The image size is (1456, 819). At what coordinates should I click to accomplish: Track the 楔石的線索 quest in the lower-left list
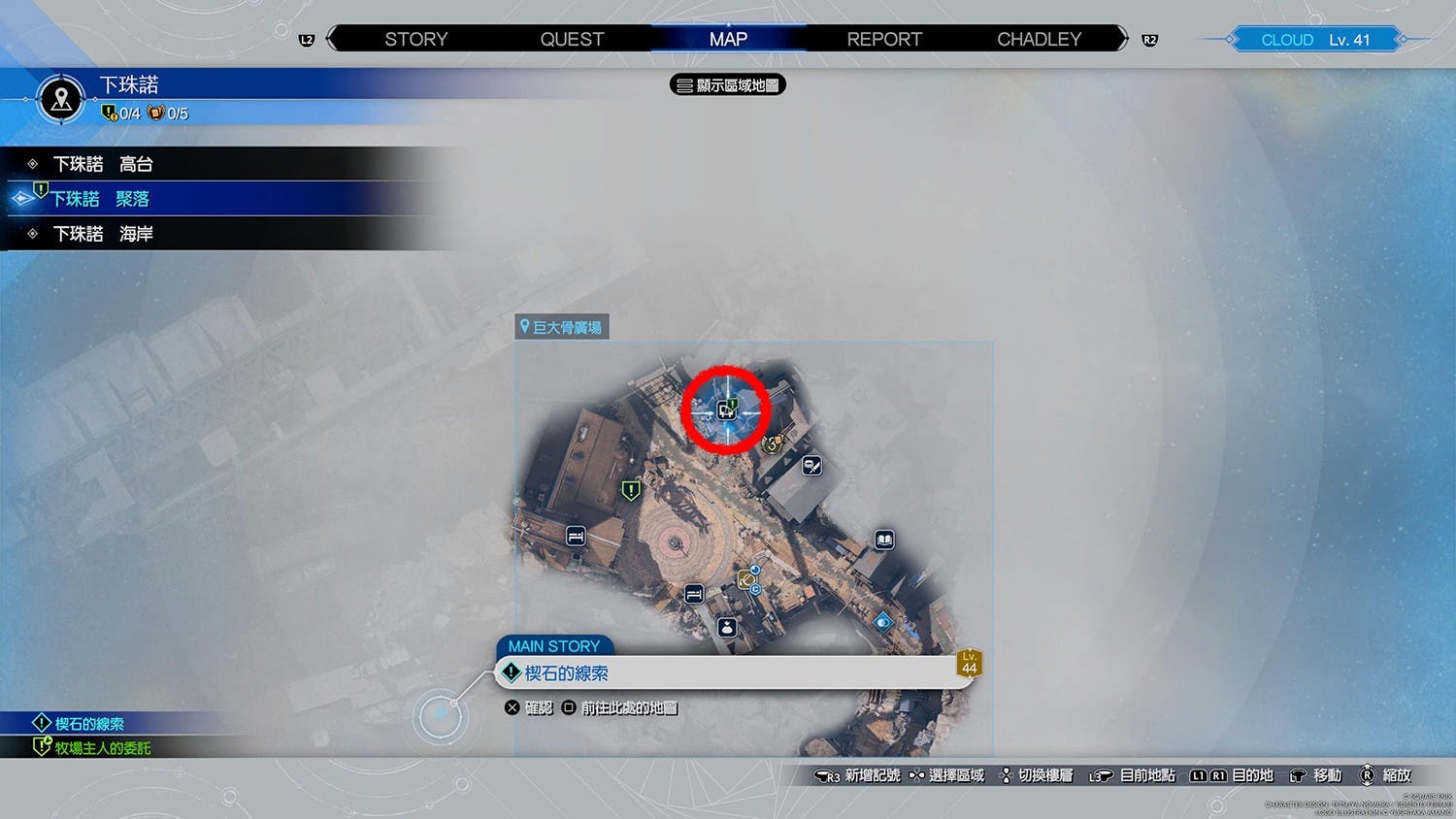tap(88, 724)
